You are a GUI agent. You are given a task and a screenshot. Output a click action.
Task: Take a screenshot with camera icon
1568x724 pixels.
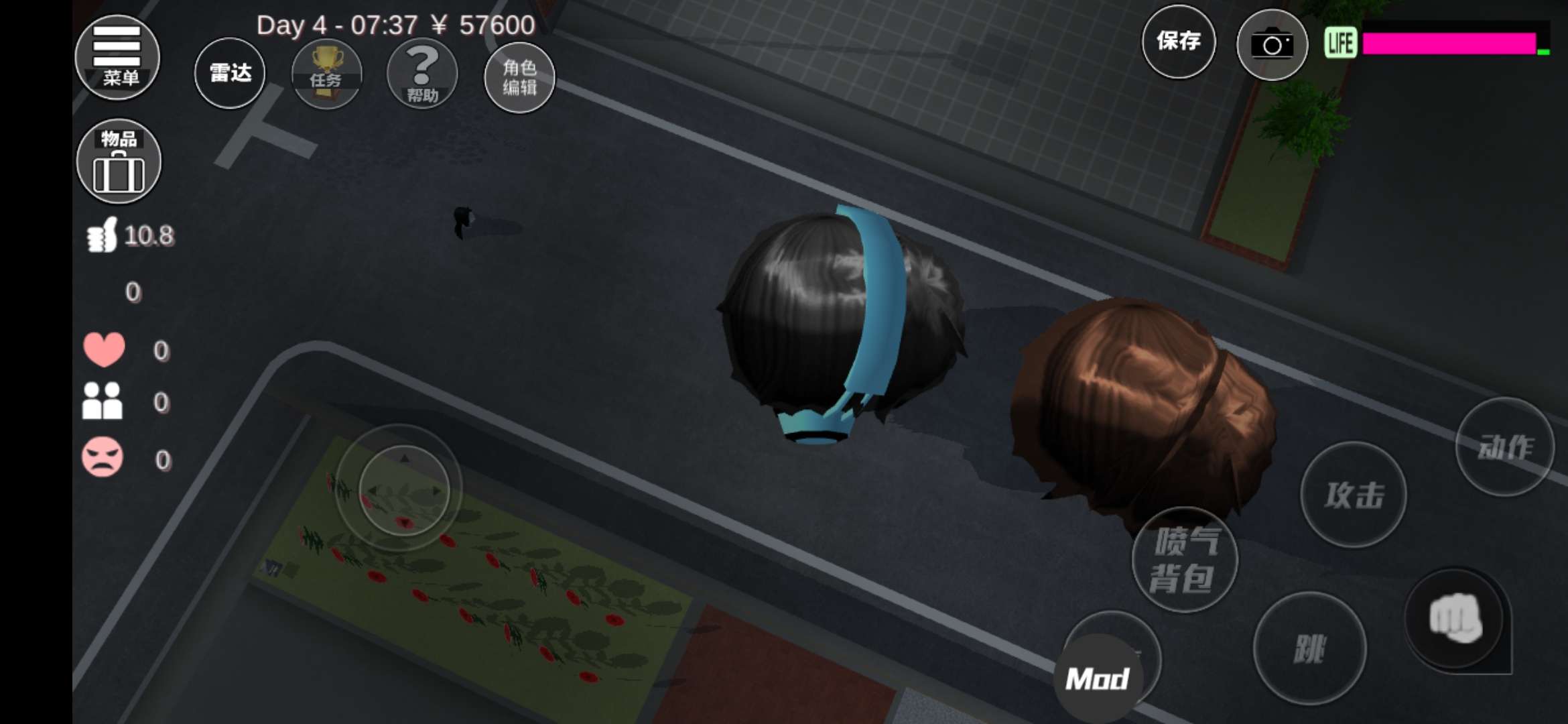[x=1271, y=46]
